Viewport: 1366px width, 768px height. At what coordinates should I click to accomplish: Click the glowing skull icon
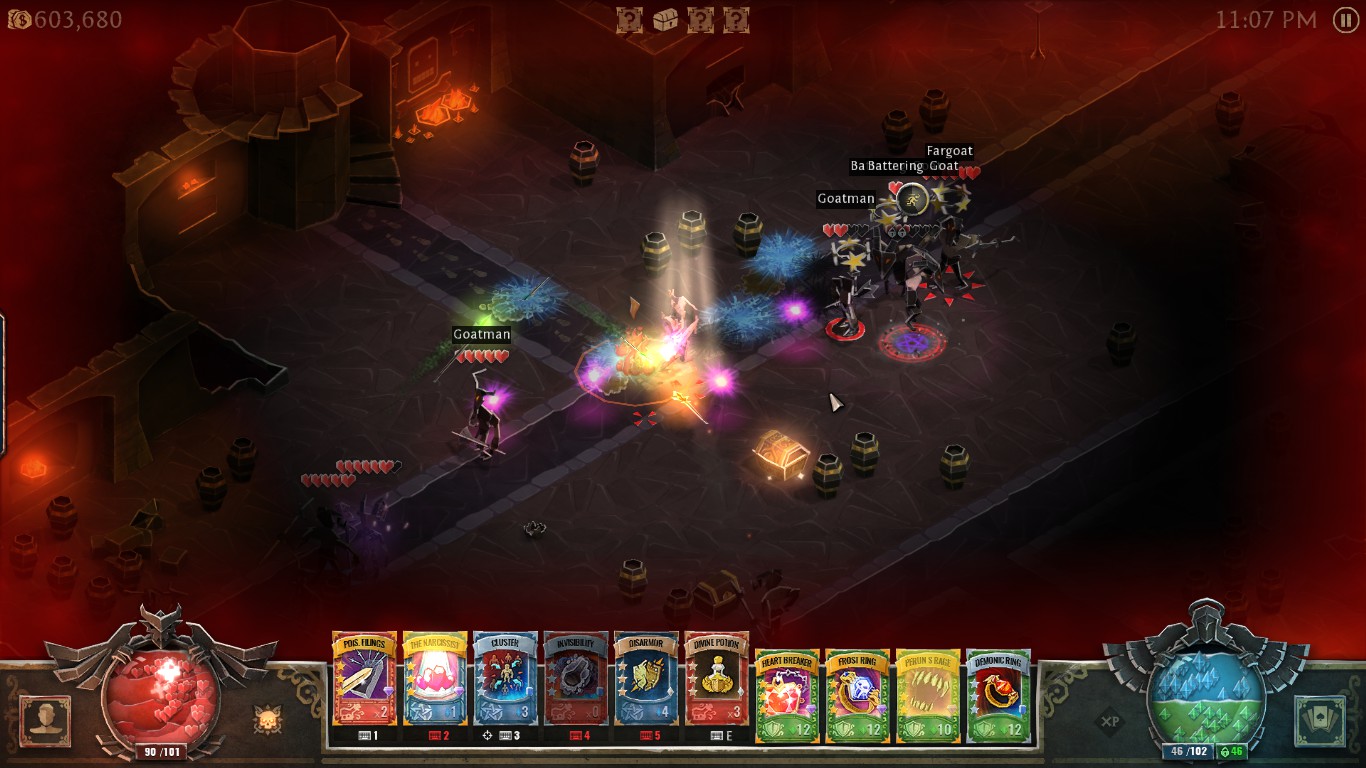(x=267, y=720)
